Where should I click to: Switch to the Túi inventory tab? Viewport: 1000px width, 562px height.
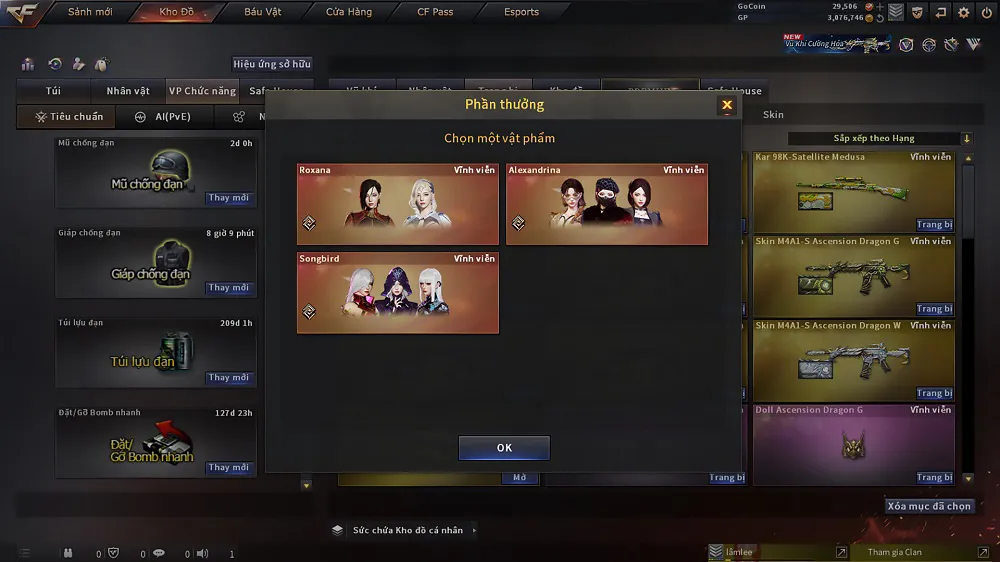53,91
